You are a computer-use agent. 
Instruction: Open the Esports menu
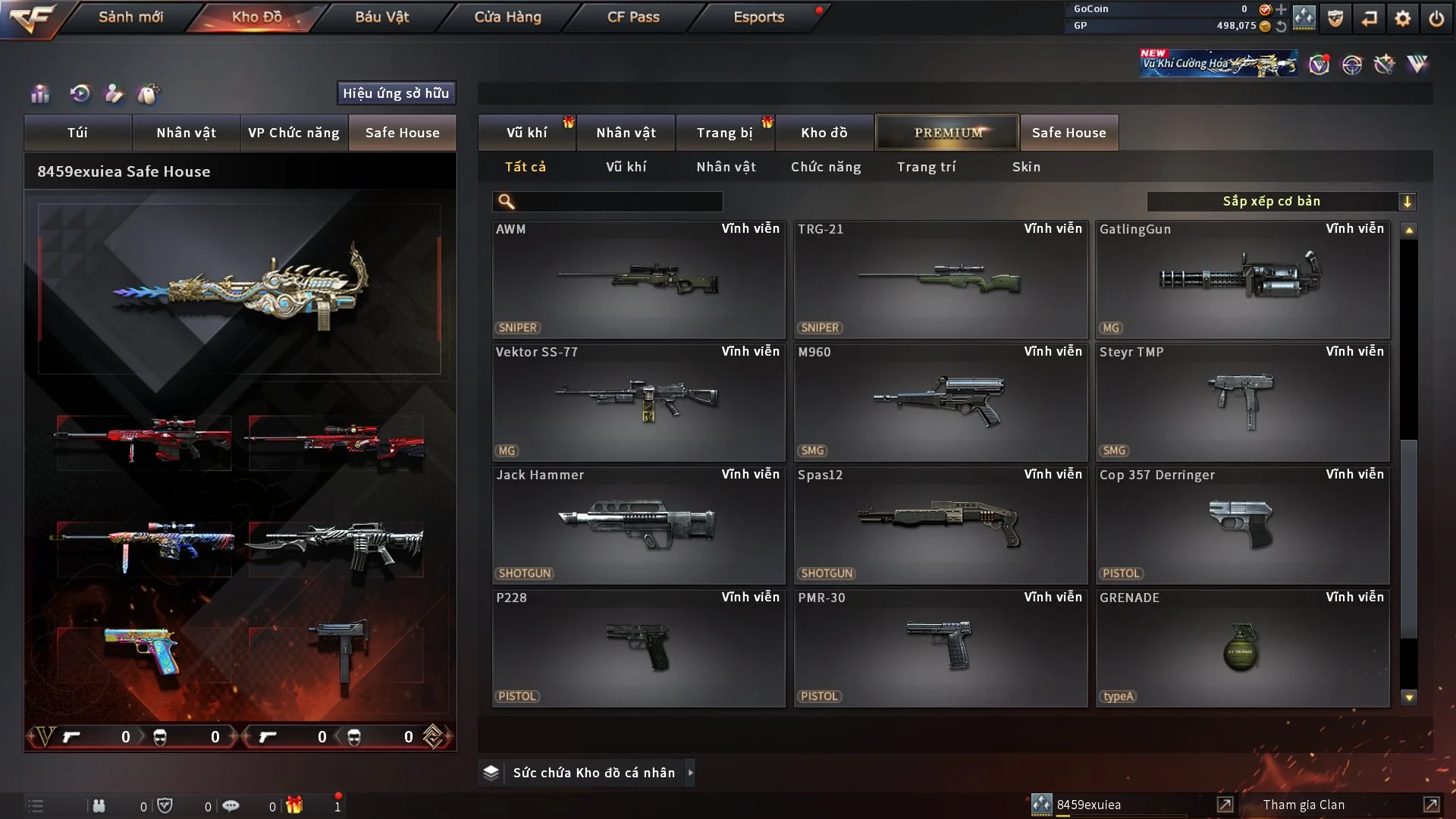tap(758, 17)
